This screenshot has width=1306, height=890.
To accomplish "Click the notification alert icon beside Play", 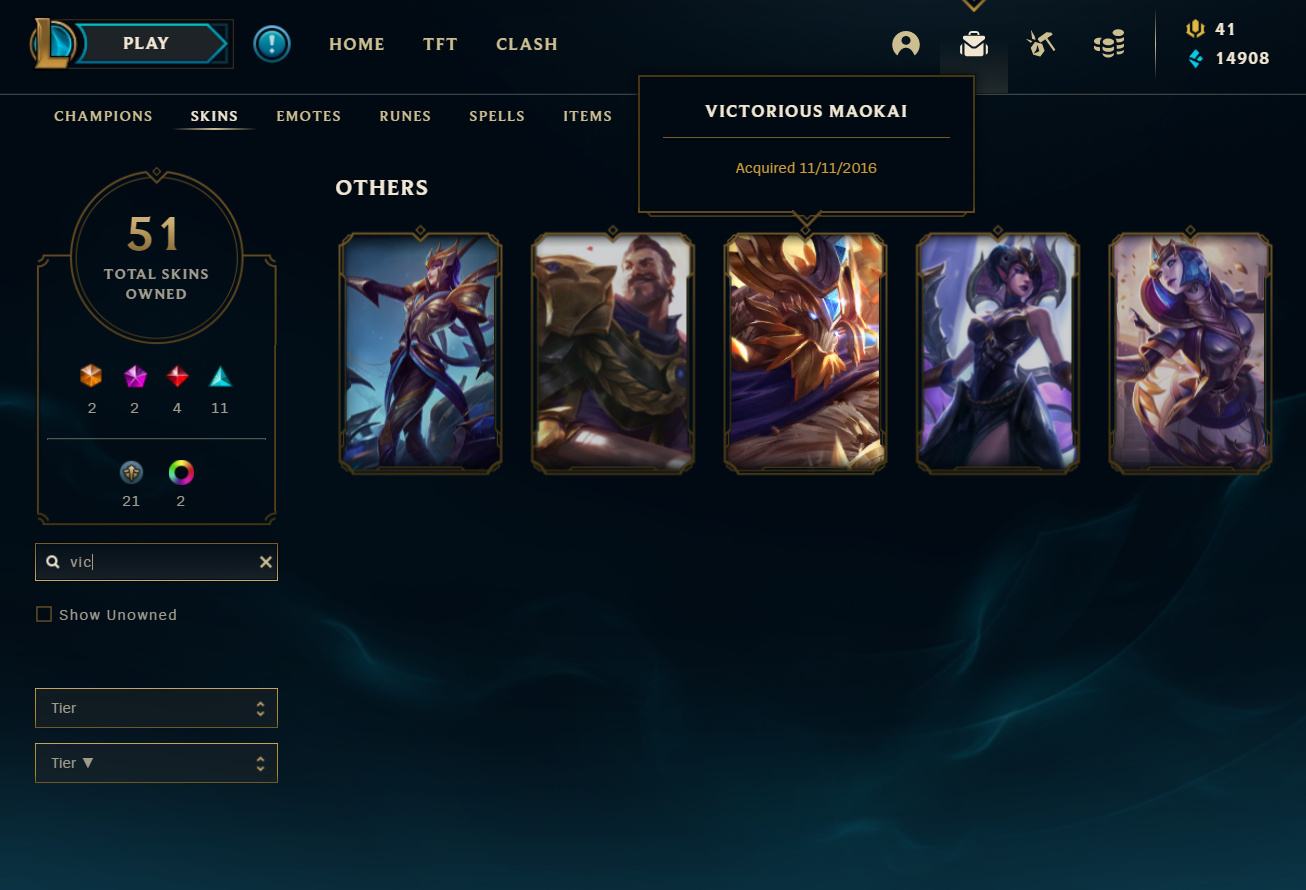I will point(272,43).
